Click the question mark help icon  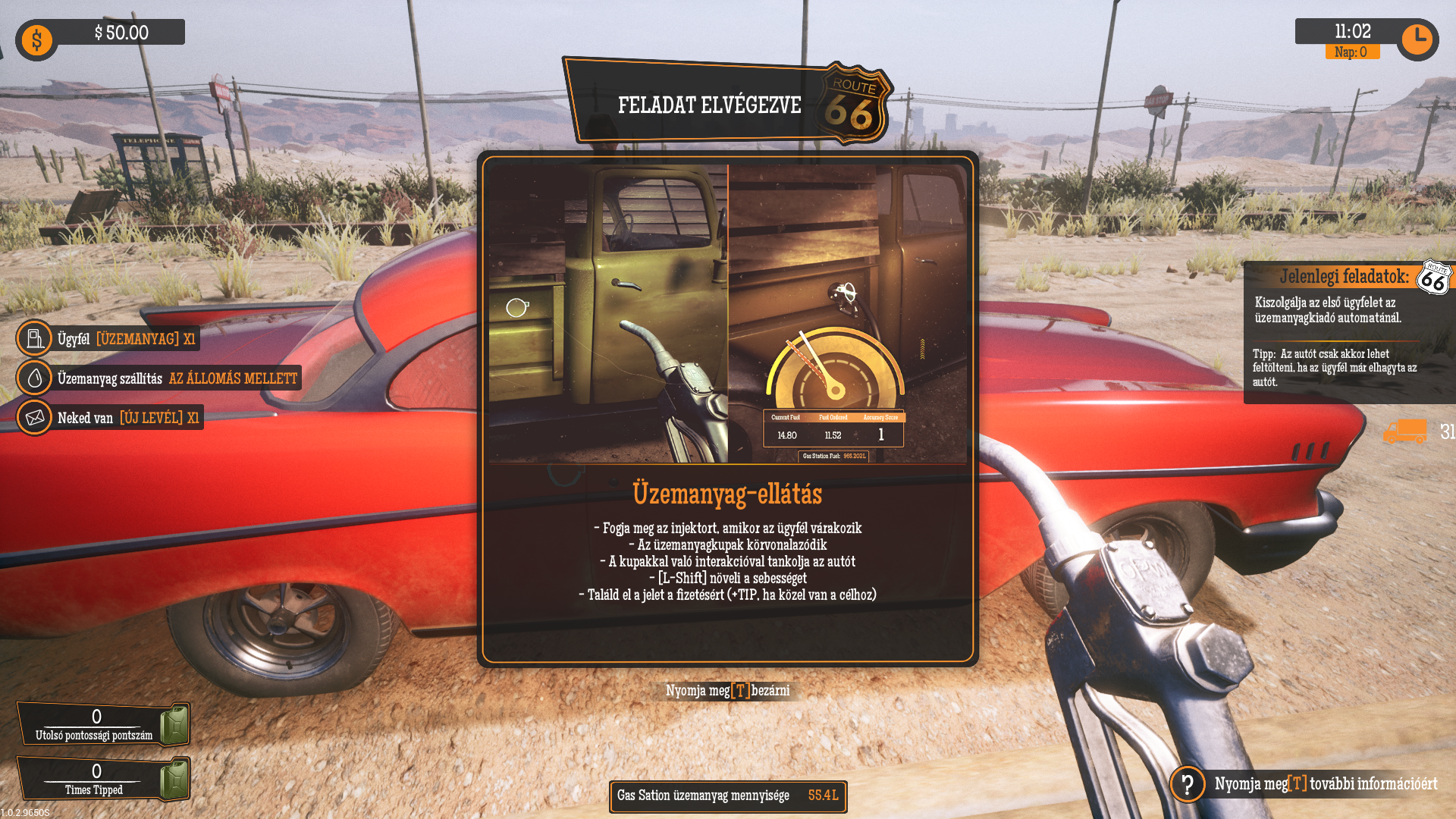click(1188, 783)
